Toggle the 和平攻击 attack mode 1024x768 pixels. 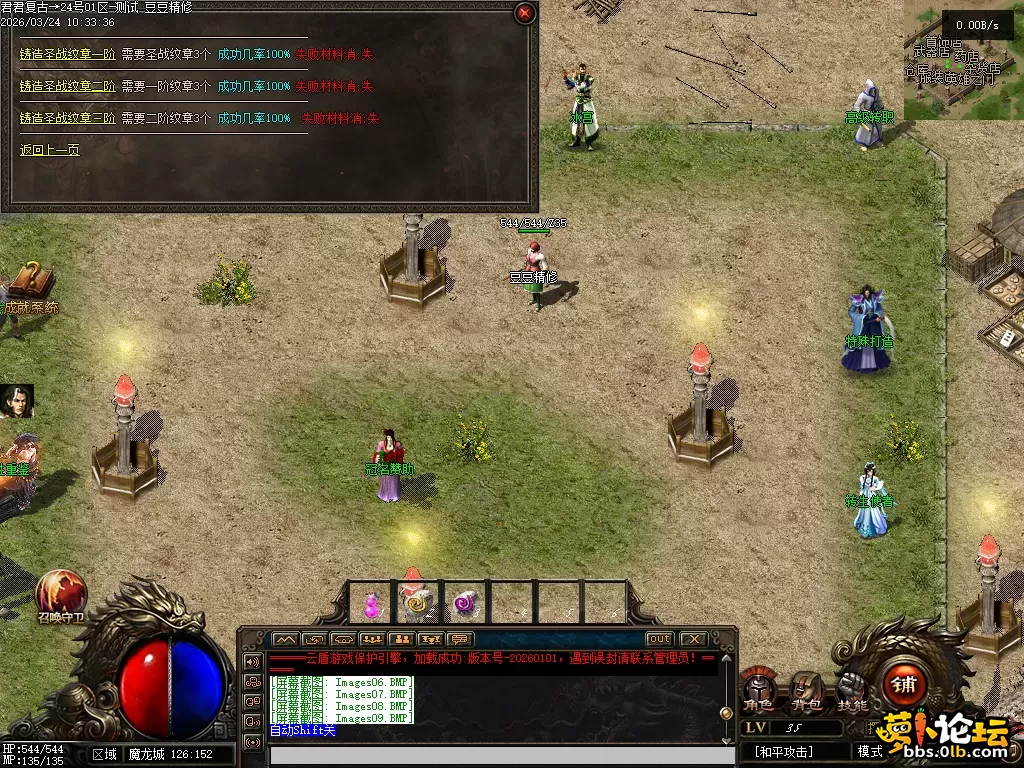click(785, 751)
